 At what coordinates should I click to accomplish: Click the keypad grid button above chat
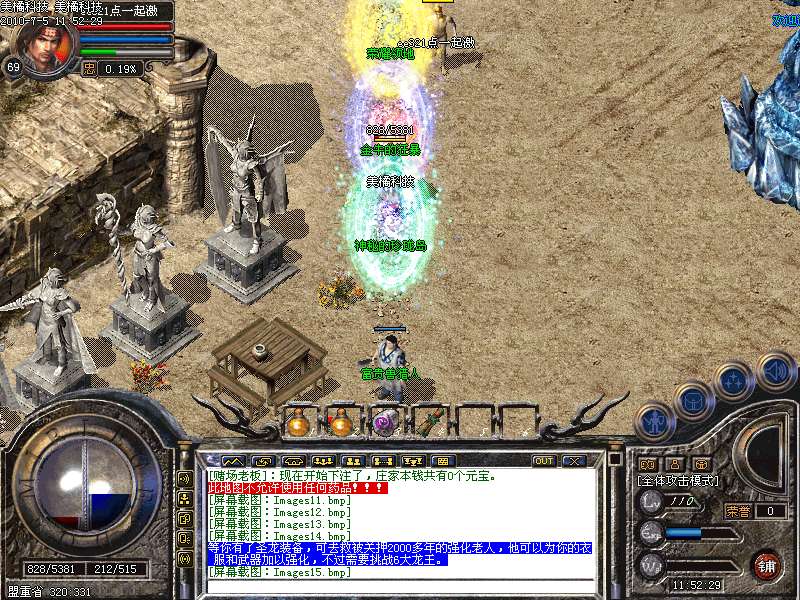pyautogui.click(x=444, y=461)
